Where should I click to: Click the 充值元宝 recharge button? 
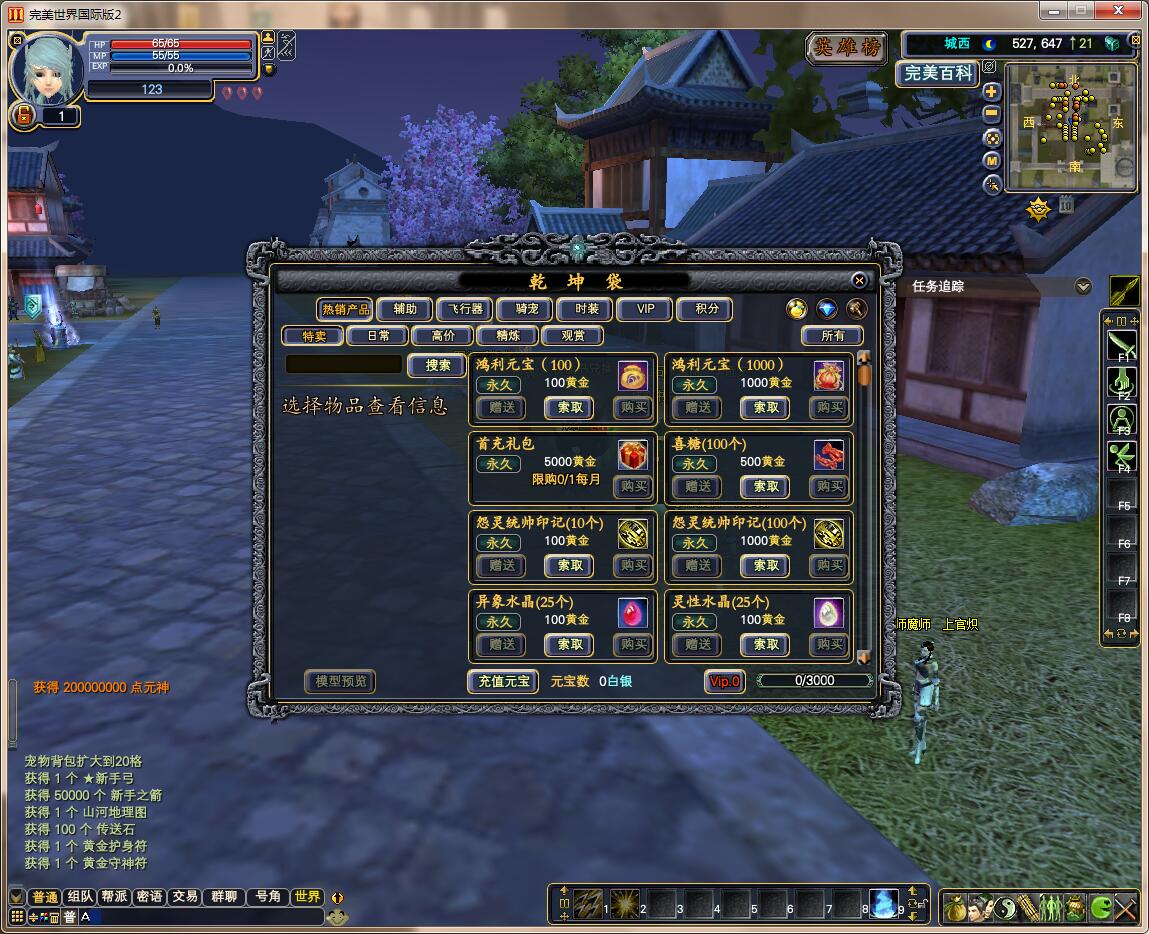pos(502,682)
